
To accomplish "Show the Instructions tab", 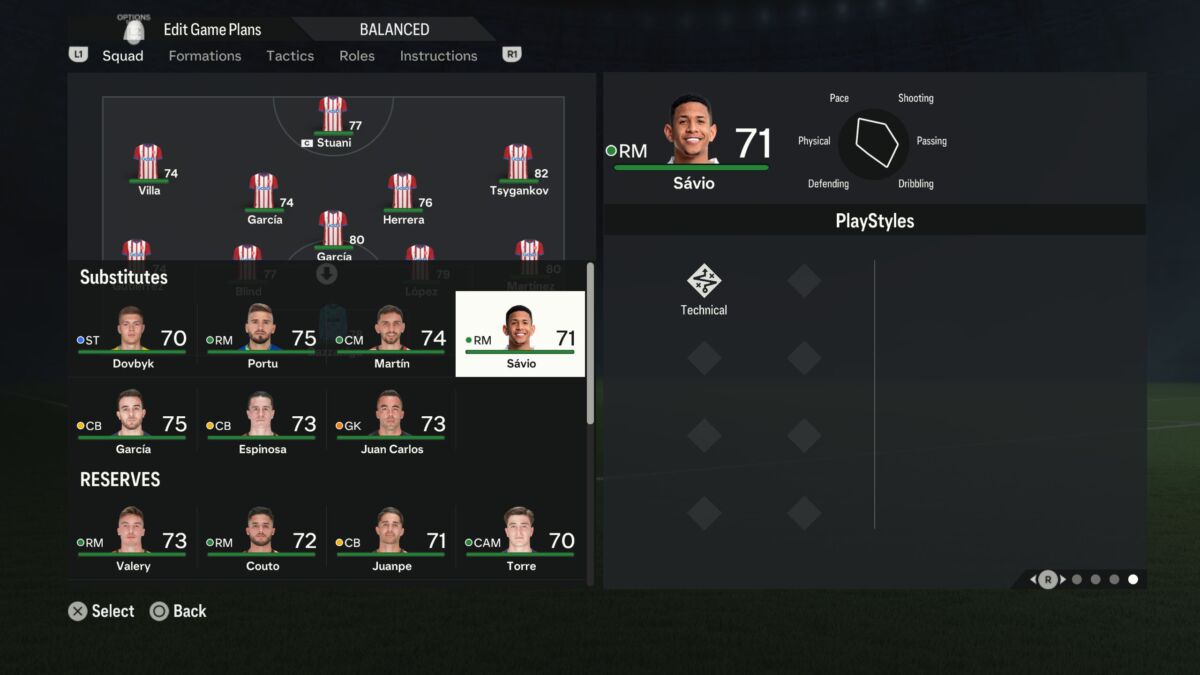I will (439, 56).
